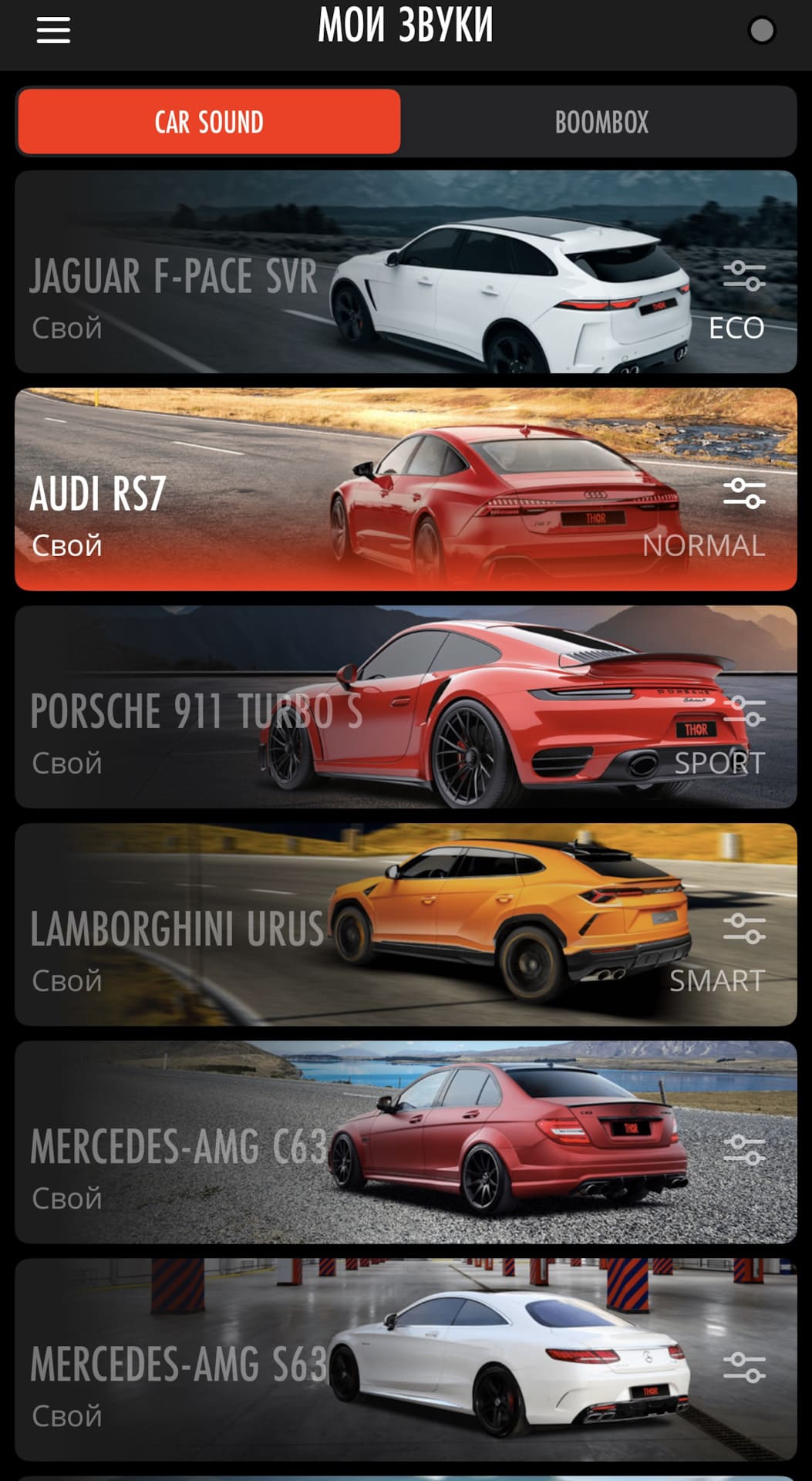The width and height of the screenshot is (812, 1481).
Task: Open Mercedes-AMG S63 sliders settings icon
Action: click(x=744, y=1367)
